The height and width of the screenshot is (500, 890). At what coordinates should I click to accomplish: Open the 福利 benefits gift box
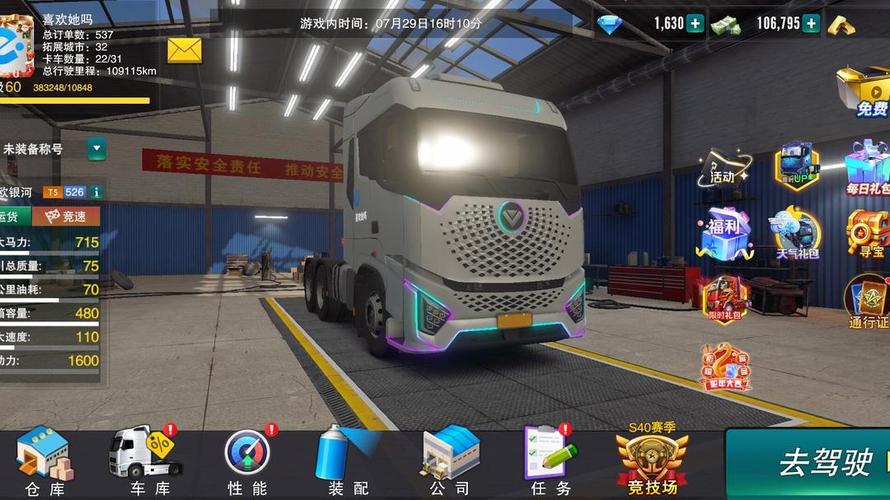724,235
